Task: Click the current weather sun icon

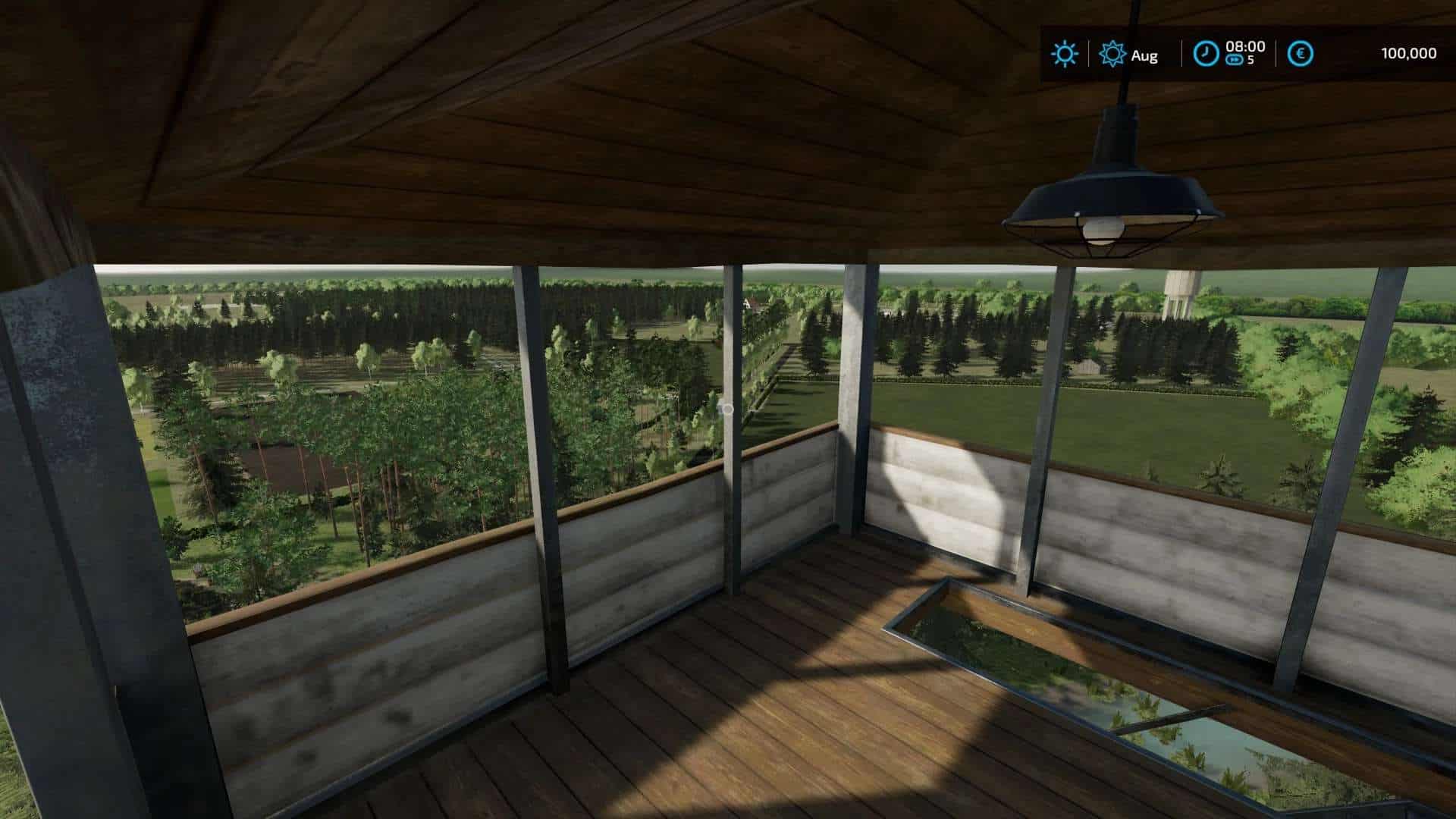Action: tap(1065, 54)
